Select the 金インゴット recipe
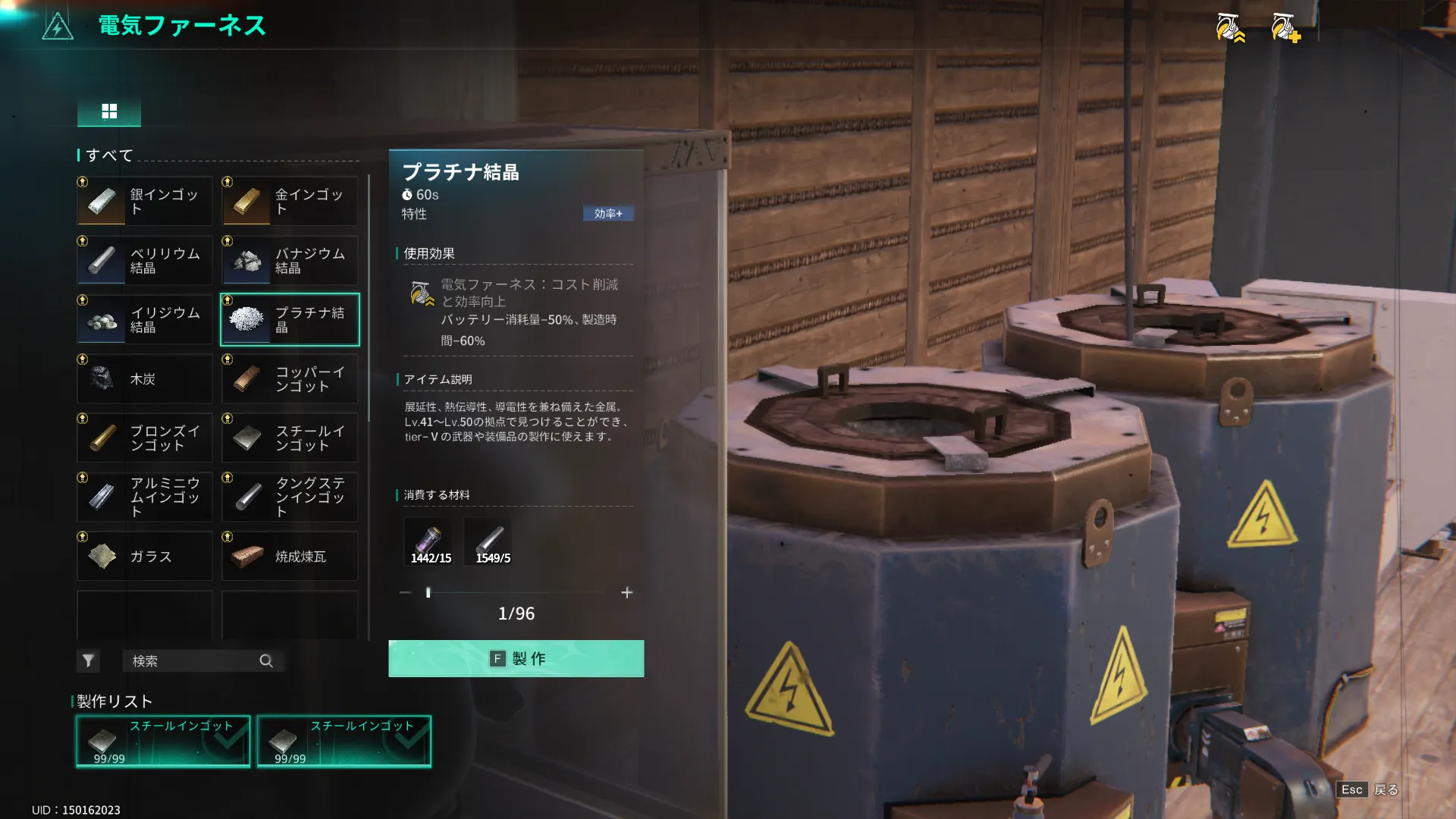This screenshot has height=819, width=1456. click(x=290, y=202)
